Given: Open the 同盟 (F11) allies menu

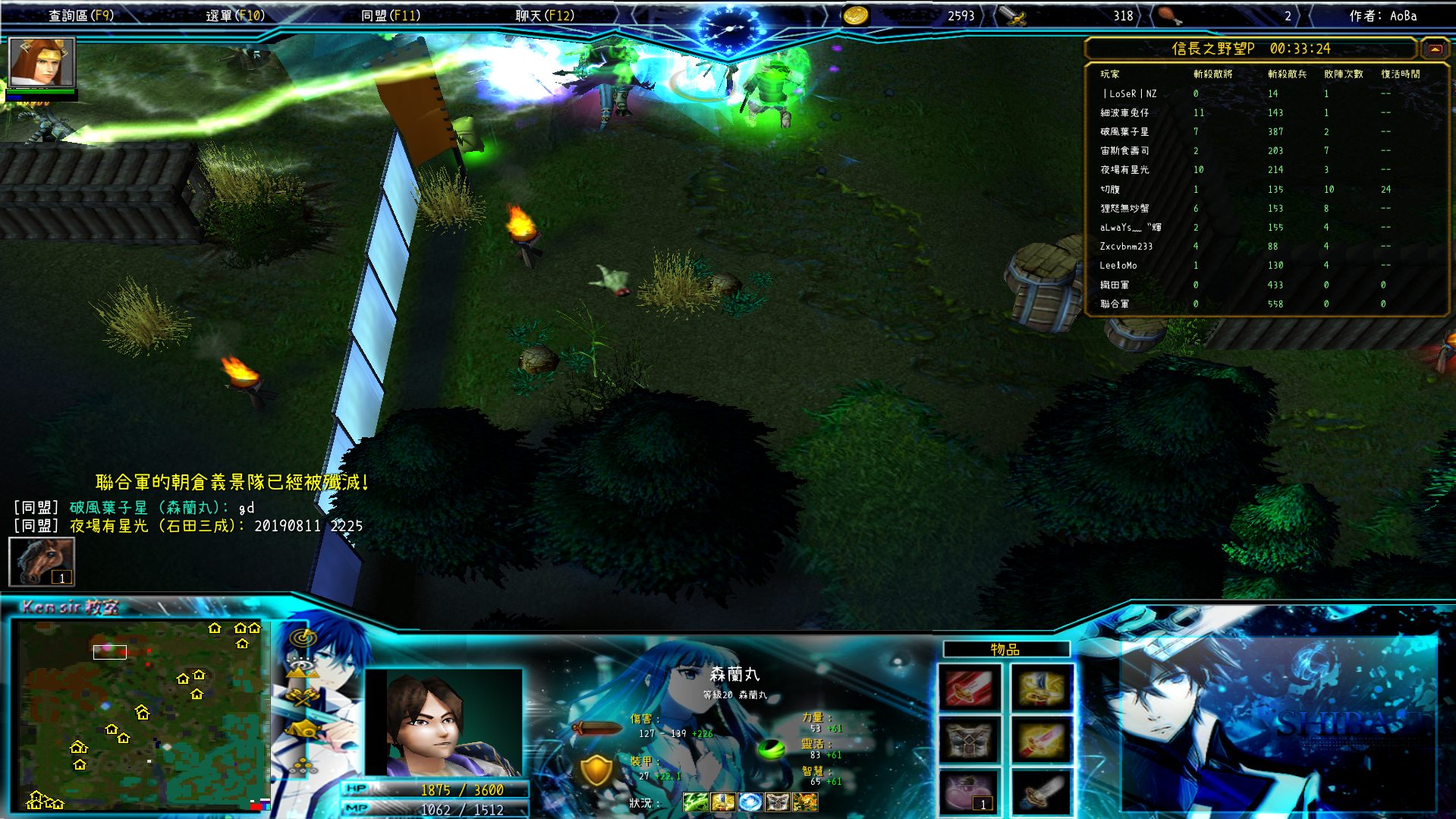Looking at the screenshot, I should coord(391,15).
